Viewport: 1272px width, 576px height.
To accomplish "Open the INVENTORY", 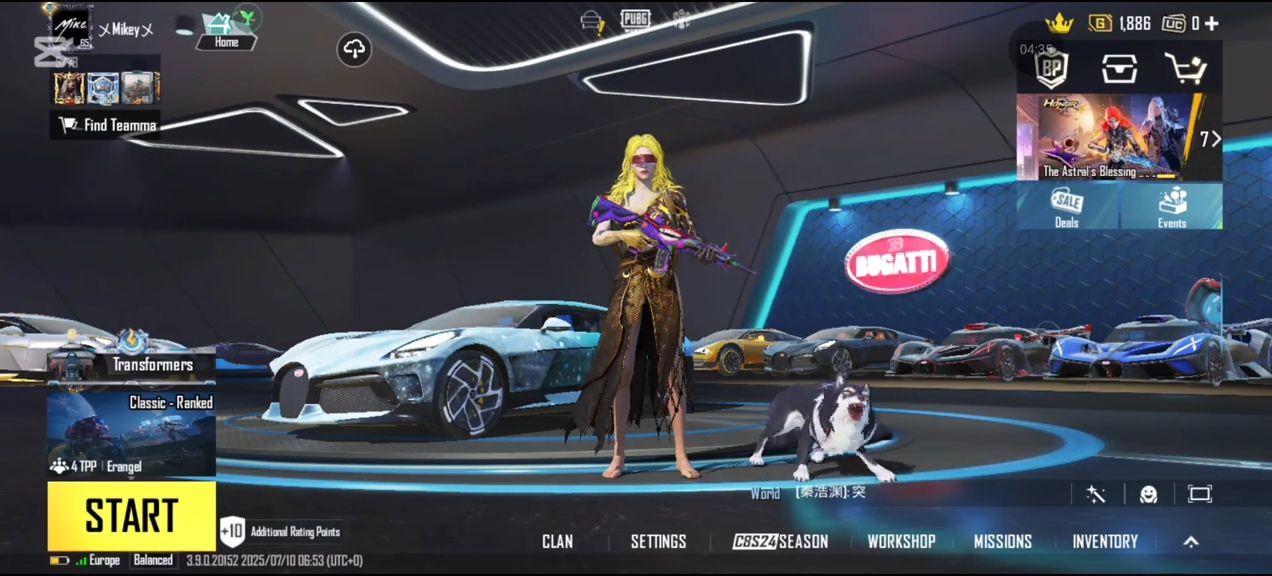I will [1105, 542].
